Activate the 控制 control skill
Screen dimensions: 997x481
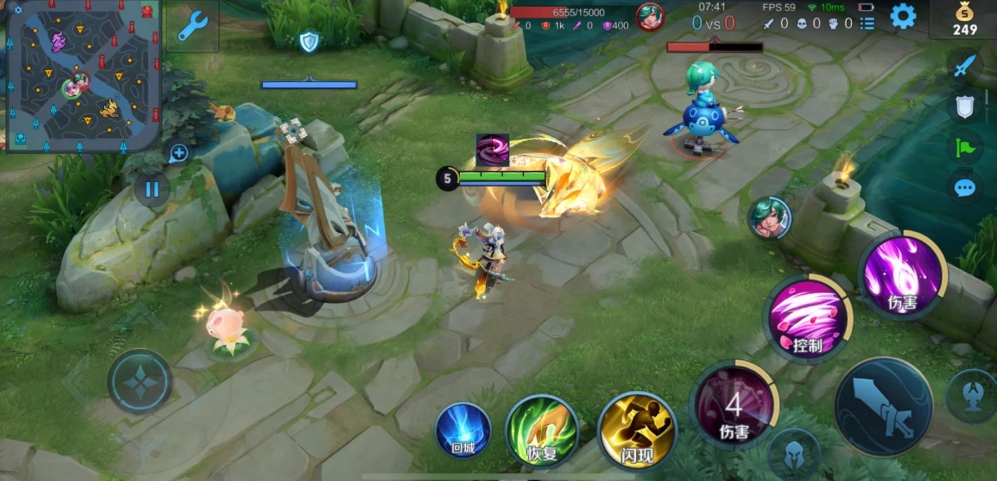click(x=808, y=318)
